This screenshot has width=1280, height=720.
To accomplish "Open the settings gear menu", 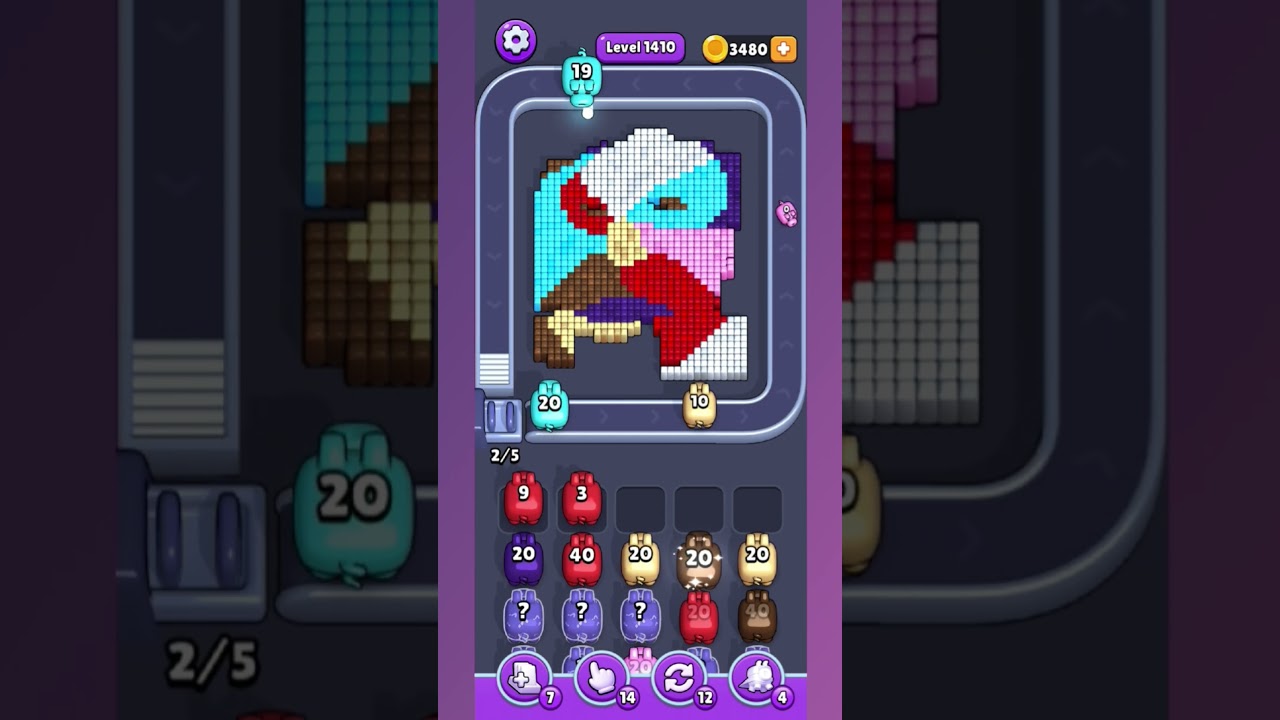I will click(516, 41).
